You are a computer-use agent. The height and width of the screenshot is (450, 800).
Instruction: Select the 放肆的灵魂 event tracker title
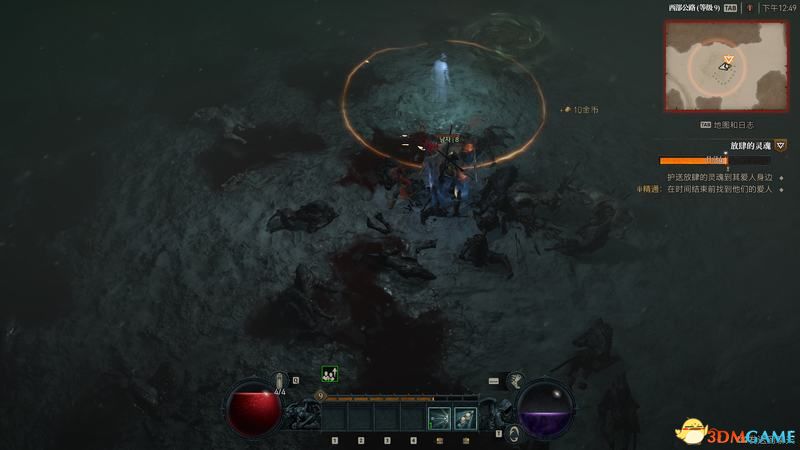[x=750, y=145]
